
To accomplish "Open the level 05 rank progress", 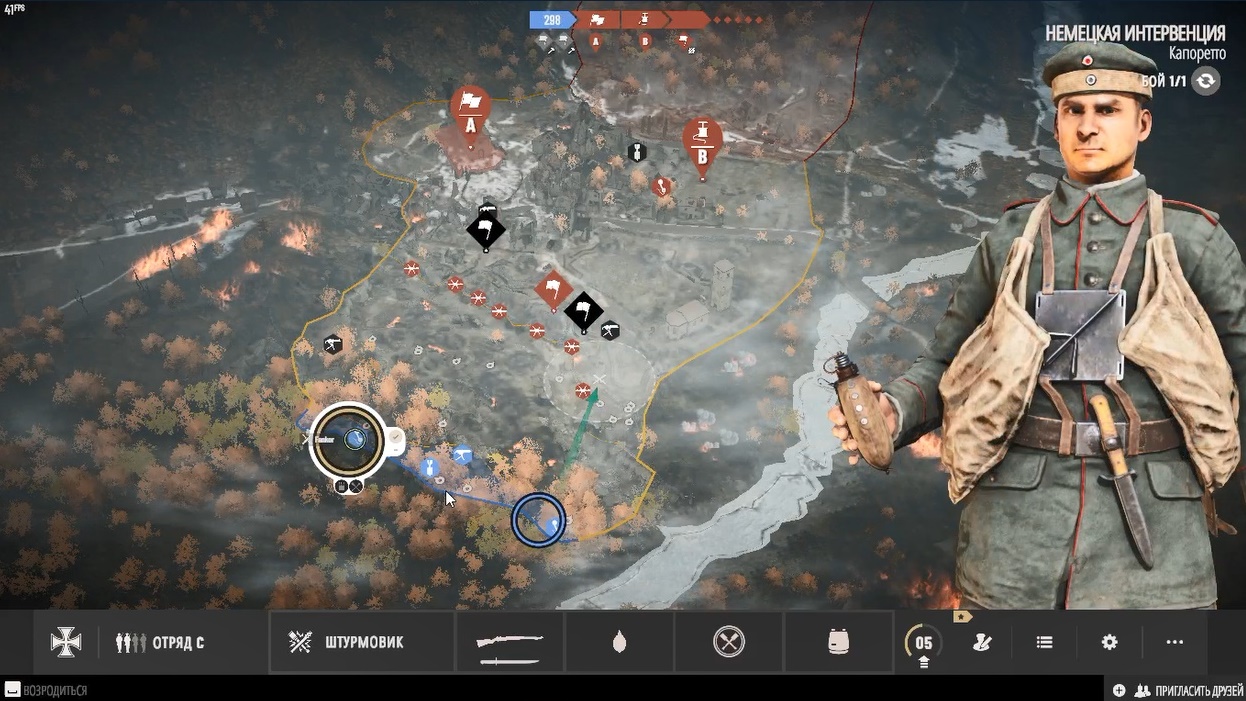I will point(922,643).
